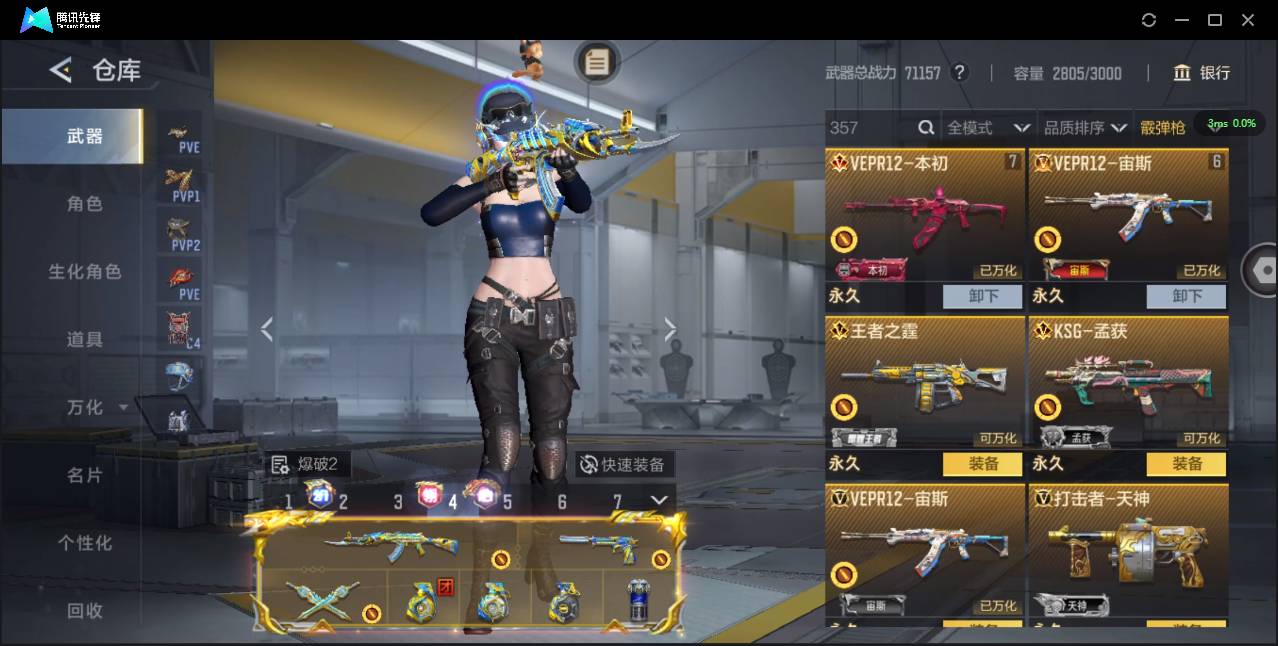Screen dimensions: 1278x646
Task: Click the weapon search field
Action: pos(870,128)
